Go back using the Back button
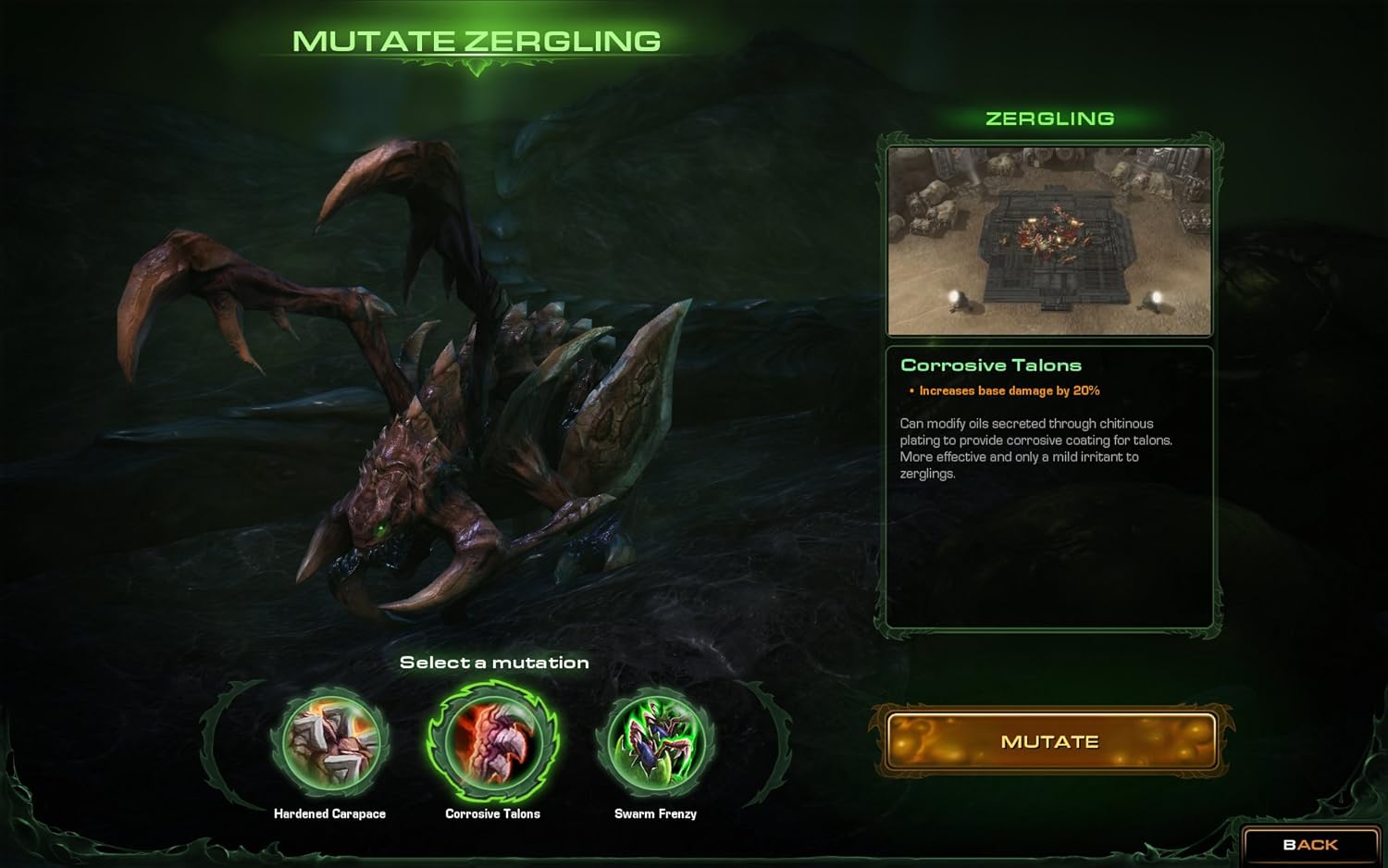The image size is (1388, 868). click(1310, 845)
